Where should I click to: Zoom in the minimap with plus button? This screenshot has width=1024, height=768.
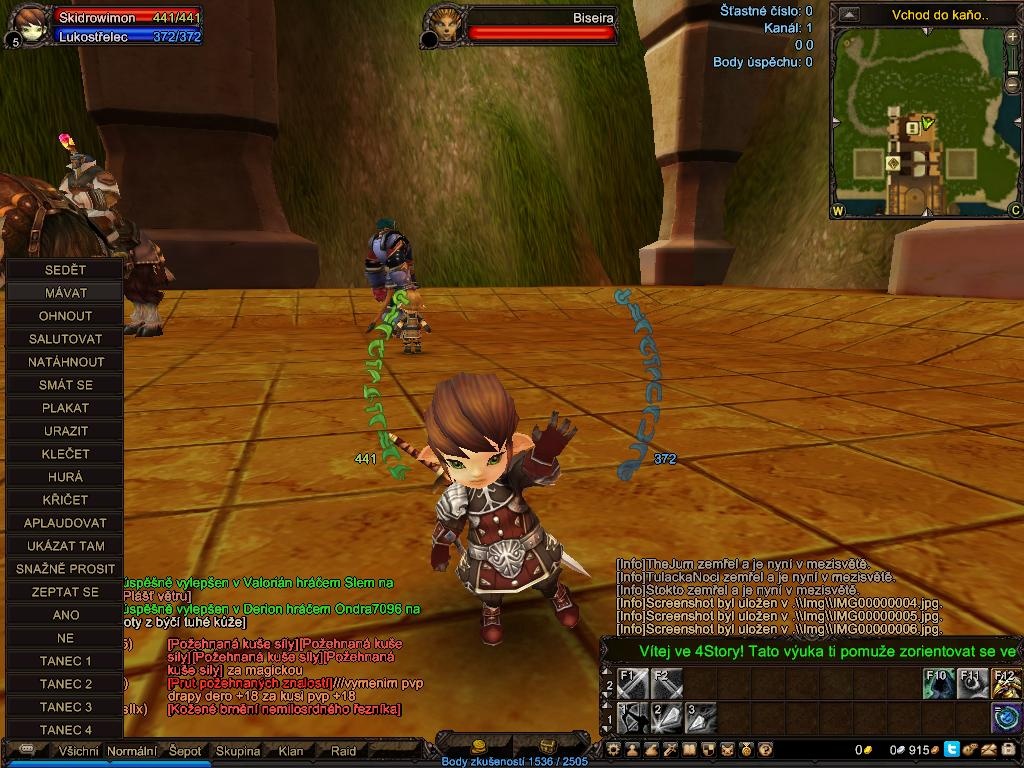click(x=1013, y=38)
